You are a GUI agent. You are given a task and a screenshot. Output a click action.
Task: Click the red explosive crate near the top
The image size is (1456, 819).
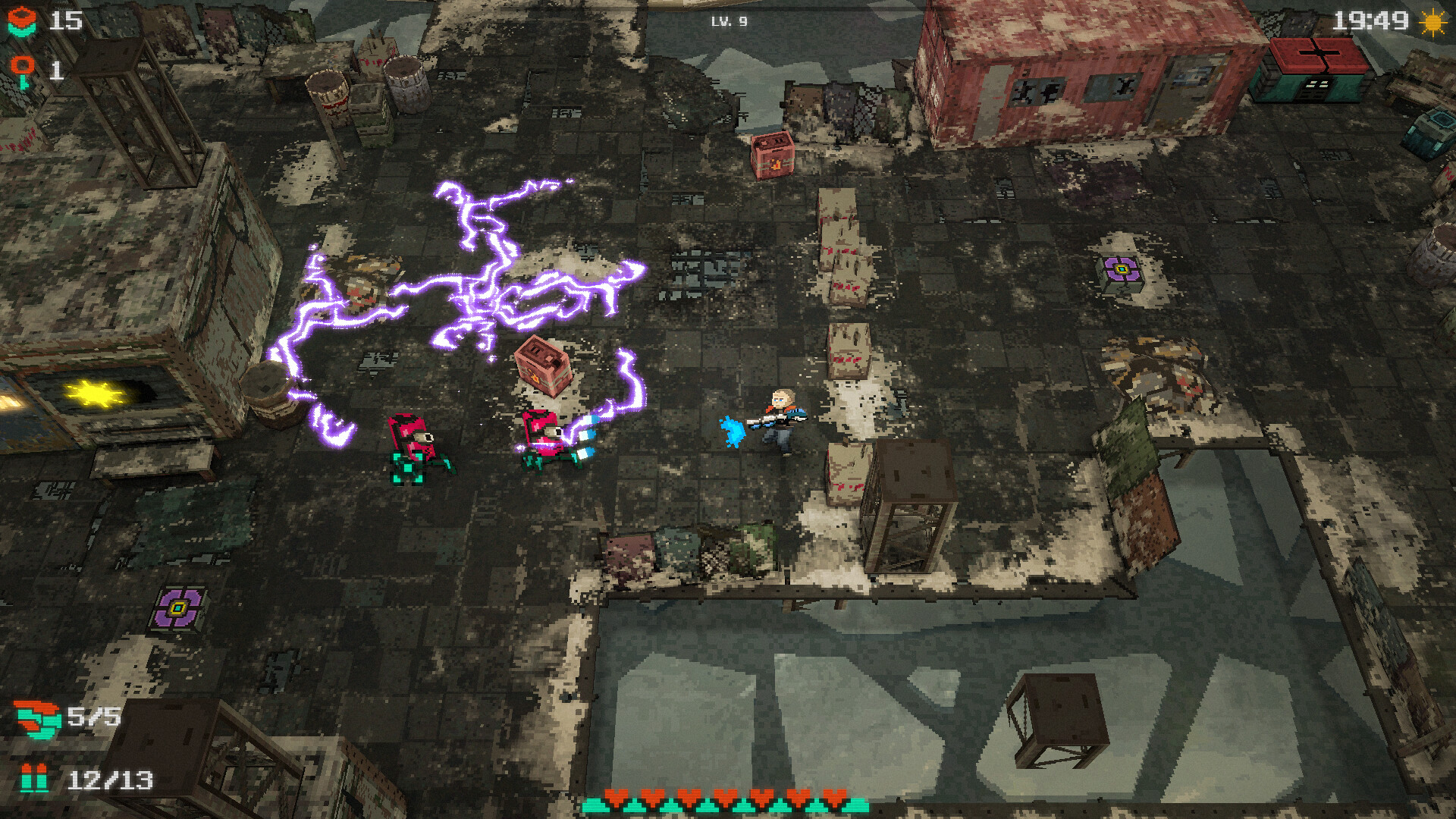tap(772, 154)
